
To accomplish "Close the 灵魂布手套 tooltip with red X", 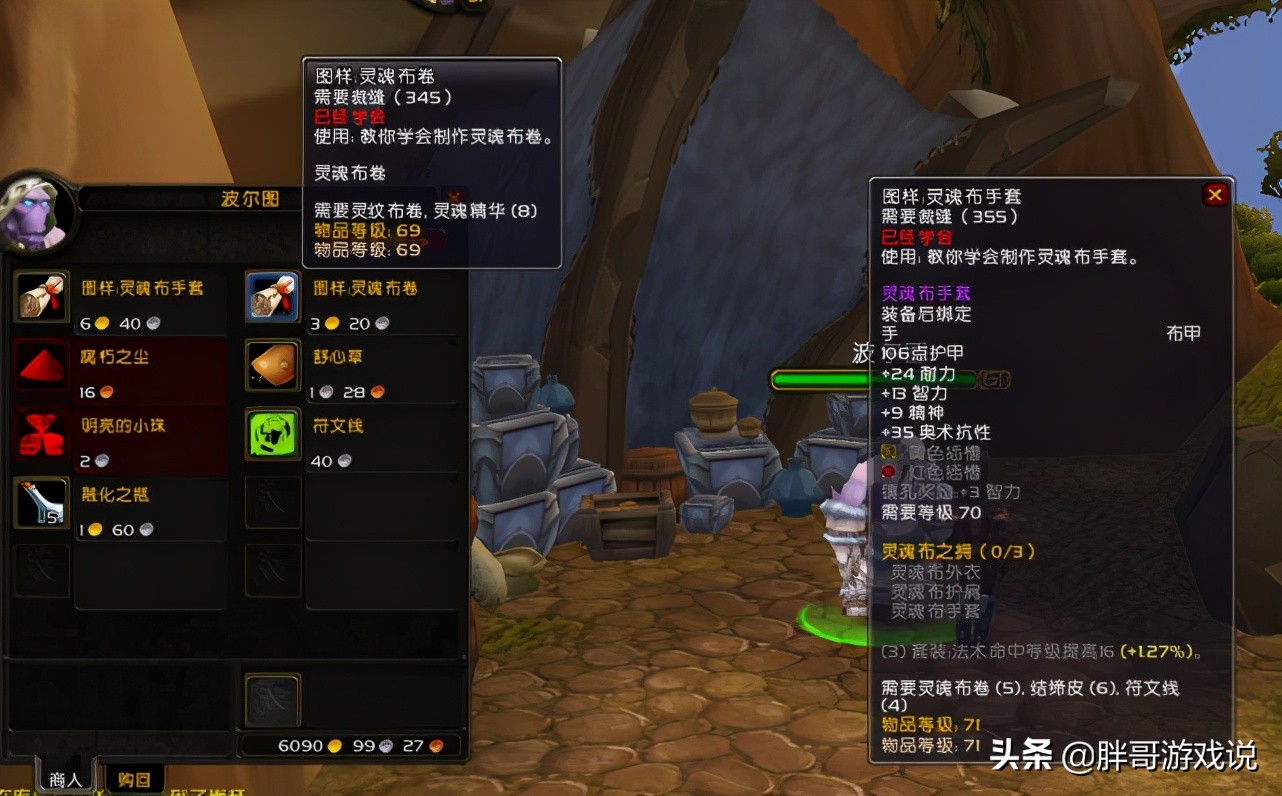I will click(x=1215, y=195).
